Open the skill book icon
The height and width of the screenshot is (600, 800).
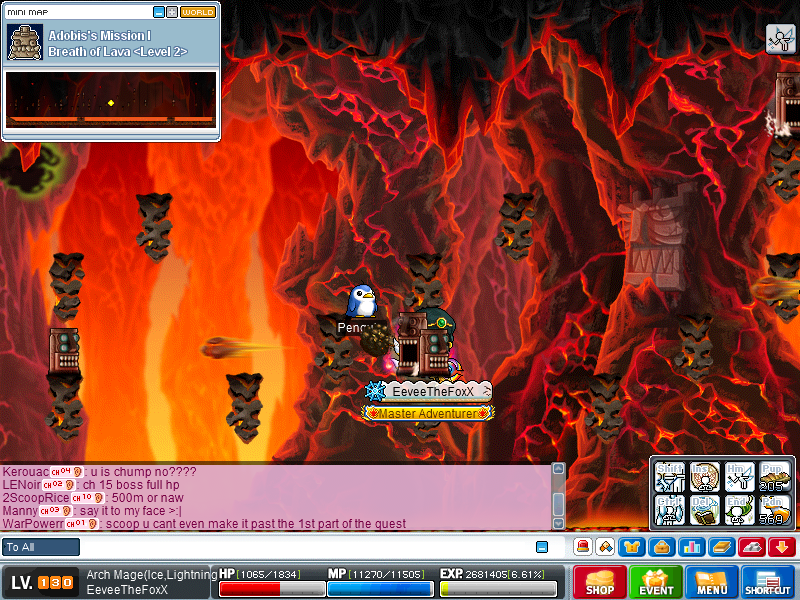(723, 547)
